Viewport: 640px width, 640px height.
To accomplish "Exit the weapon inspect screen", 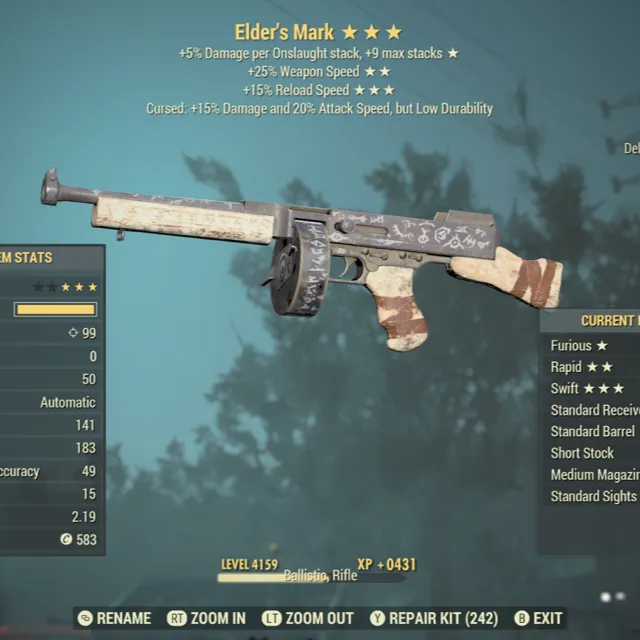I will [x=539, y=619].
